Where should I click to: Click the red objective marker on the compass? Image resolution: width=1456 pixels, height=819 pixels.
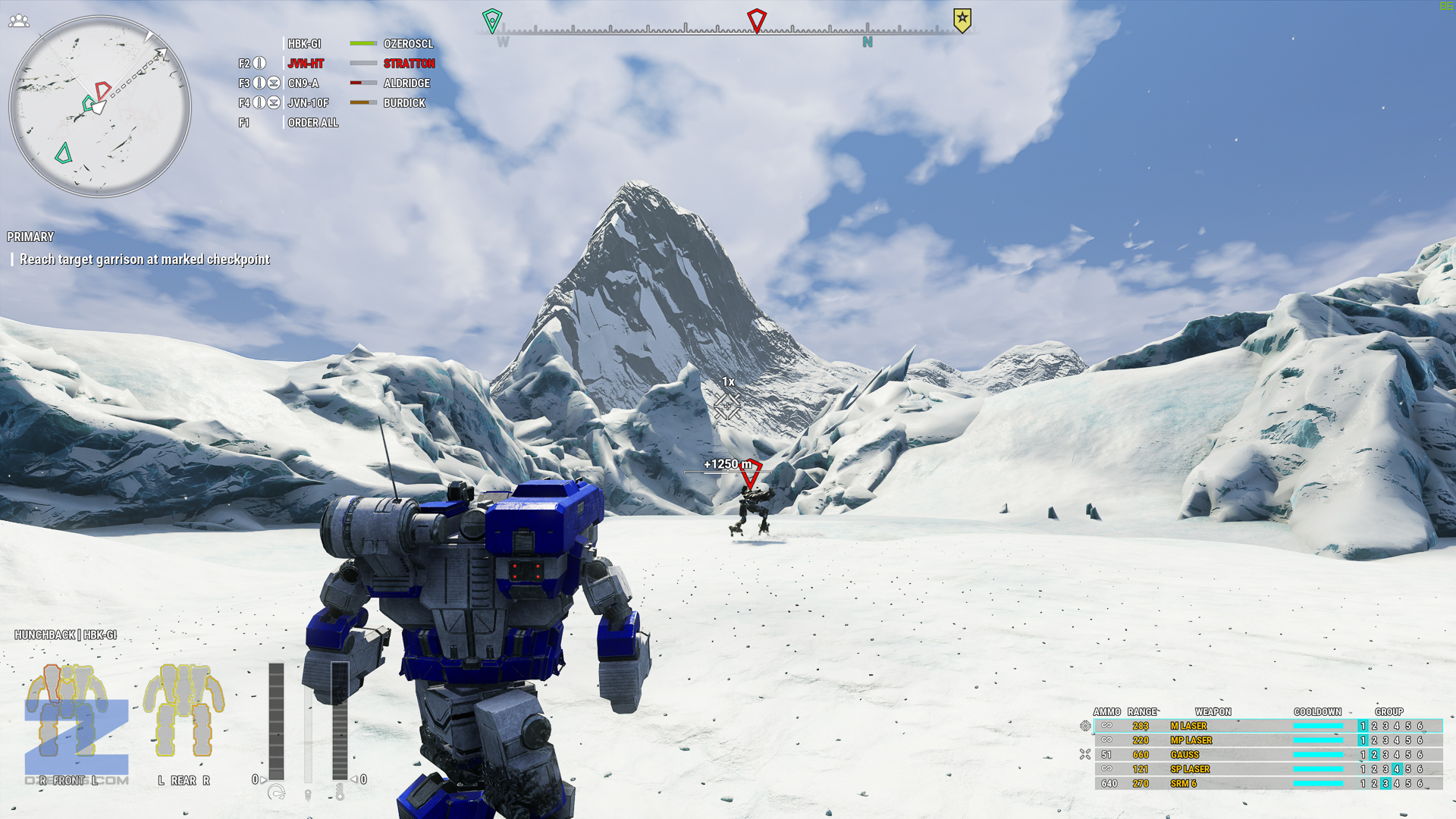tap(756, 20)
